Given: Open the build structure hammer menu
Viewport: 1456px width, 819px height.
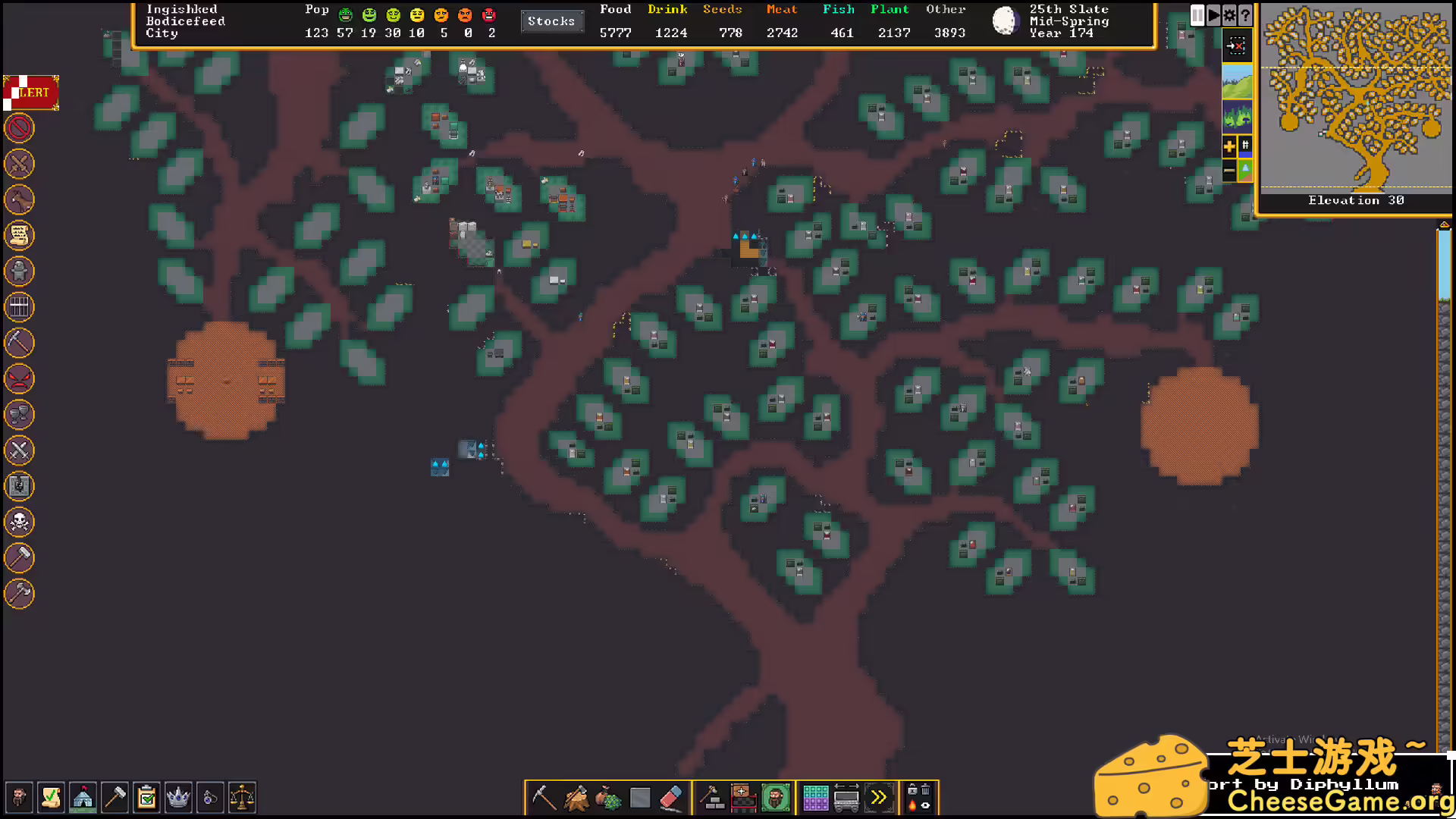Looking at the screenshot, I should 713,797.
